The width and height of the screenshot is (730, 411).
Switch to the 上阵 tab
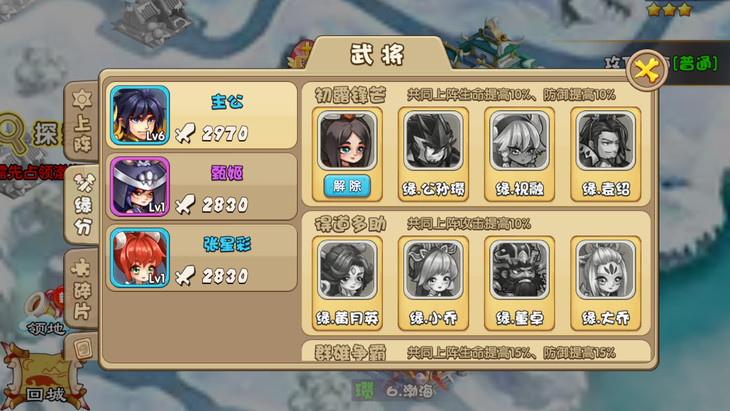tap(82, 122)
